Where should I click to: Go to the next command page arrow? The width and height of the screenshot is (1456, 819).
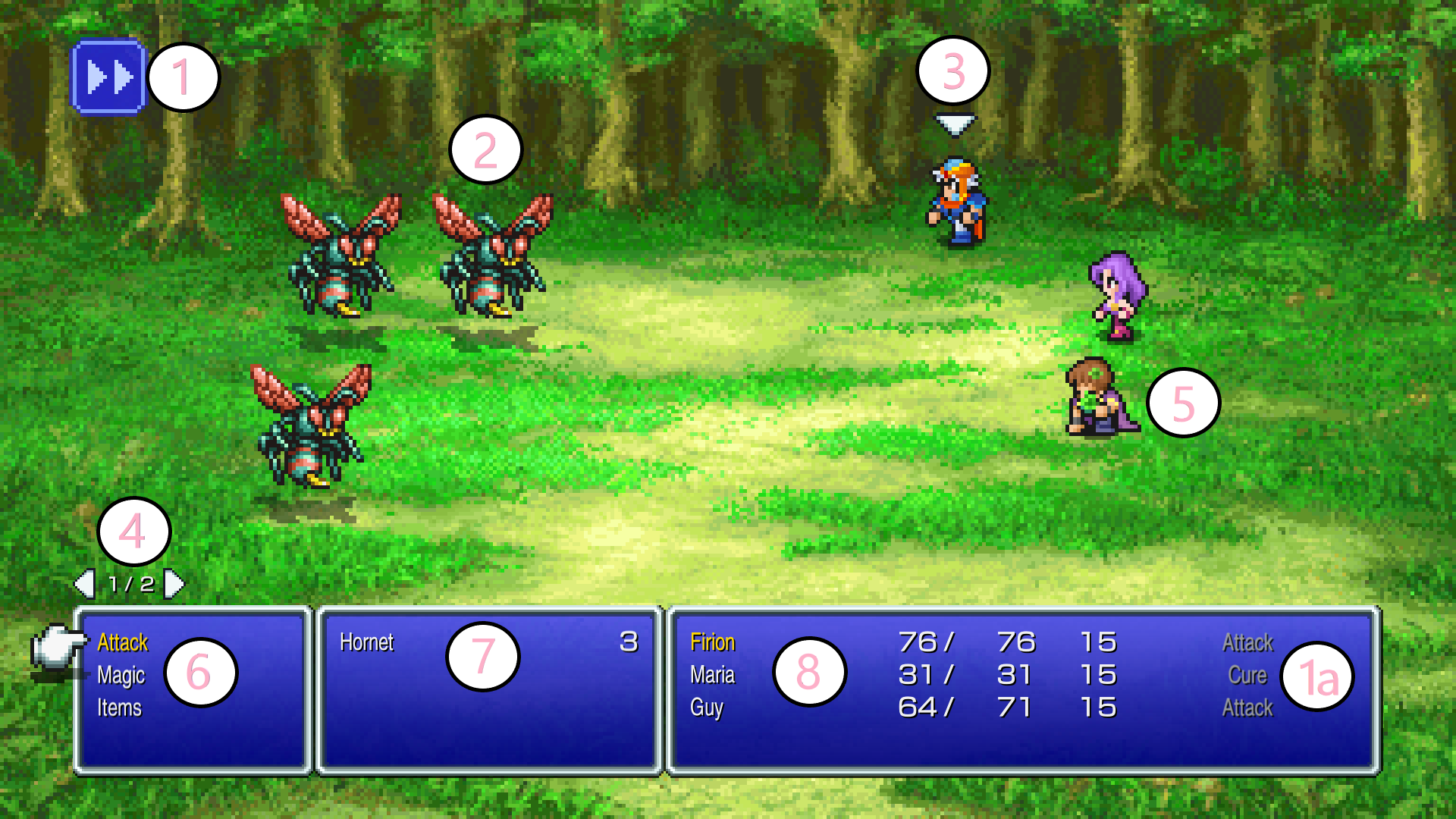[174, 584]
